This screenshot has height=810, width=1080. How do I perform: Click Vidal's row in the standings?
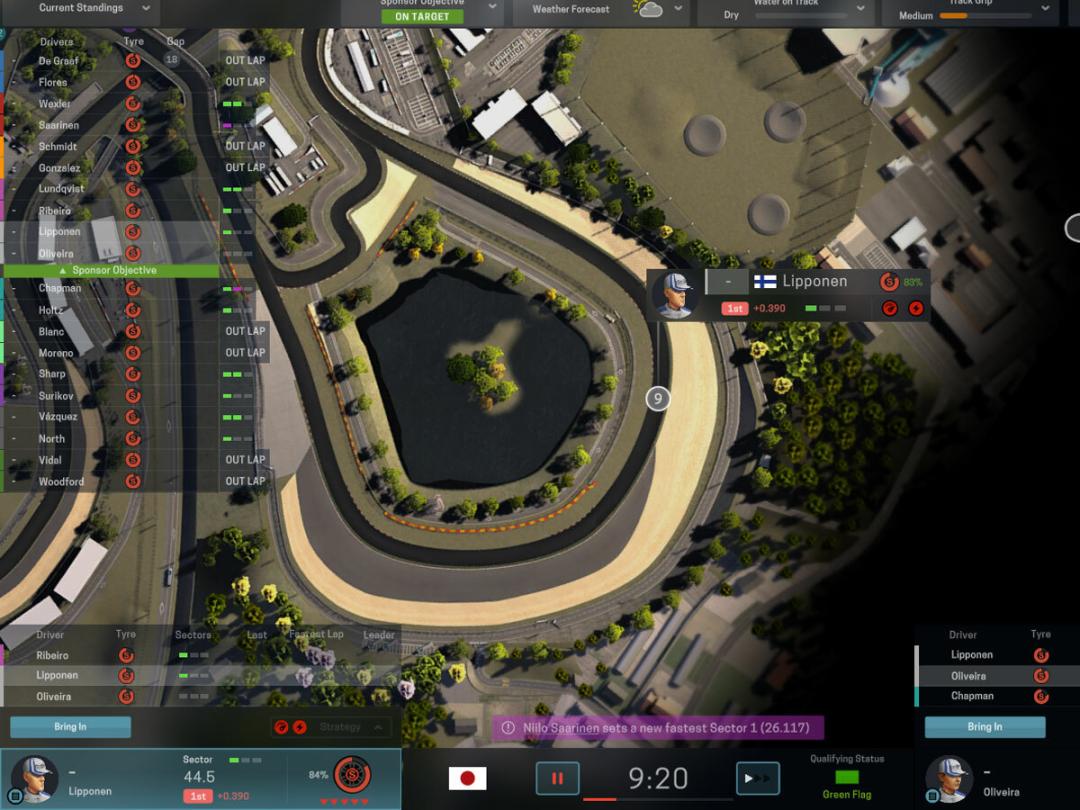[x=50, y=460]
